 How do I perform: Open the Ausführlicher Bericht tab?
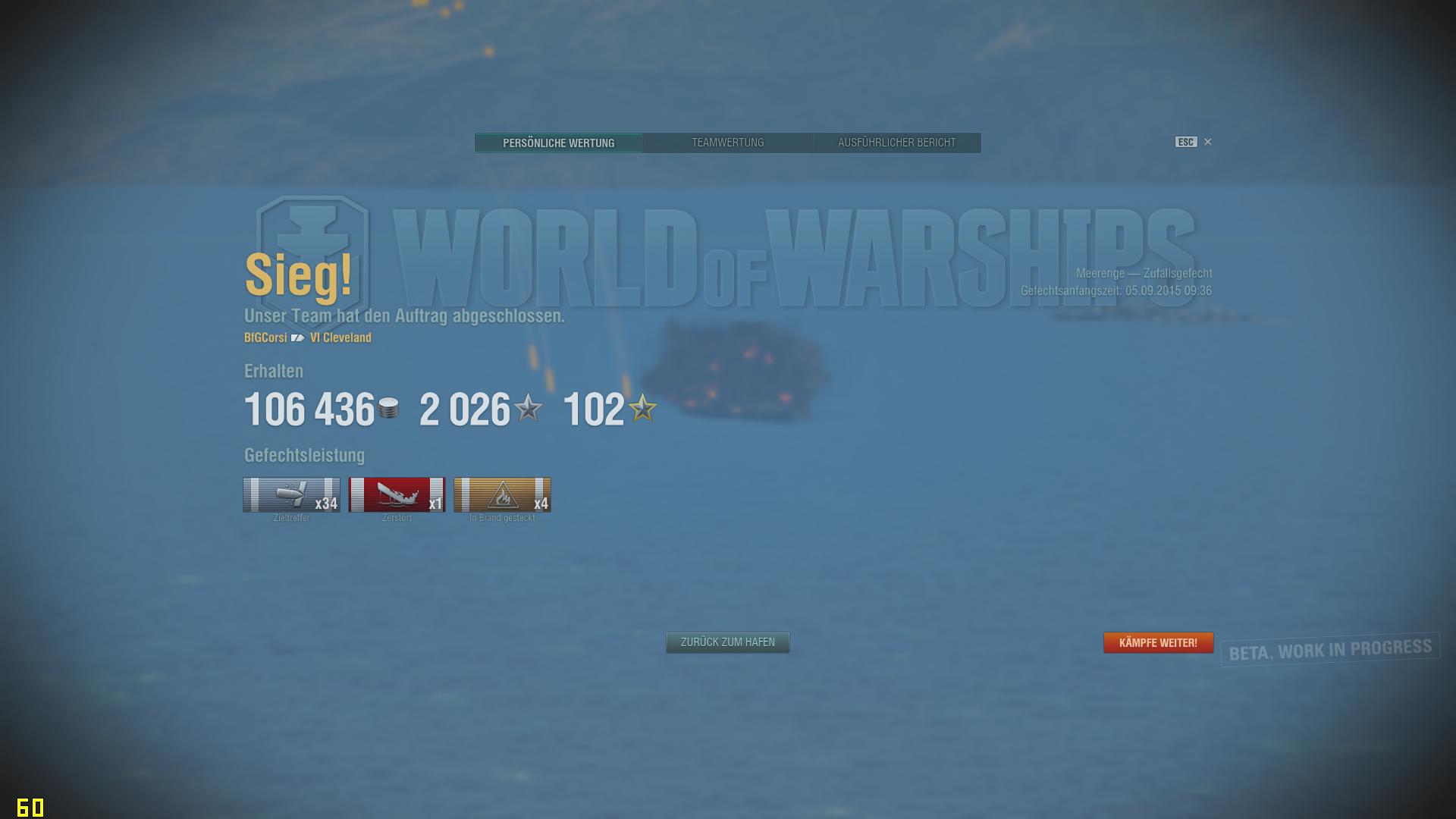point(896,143)
